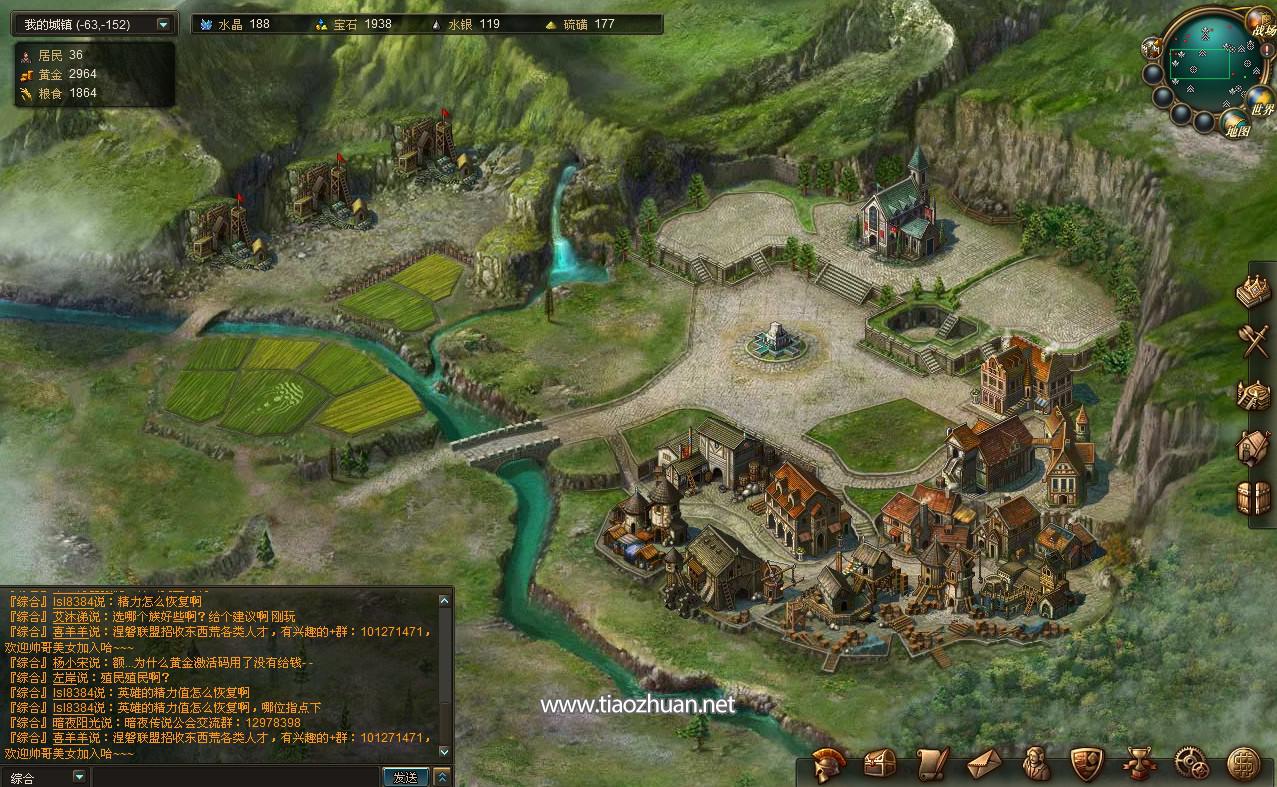Open the gears settings icon
The height and width of the screenshot is (787, 1277).
pos(1192,764)
